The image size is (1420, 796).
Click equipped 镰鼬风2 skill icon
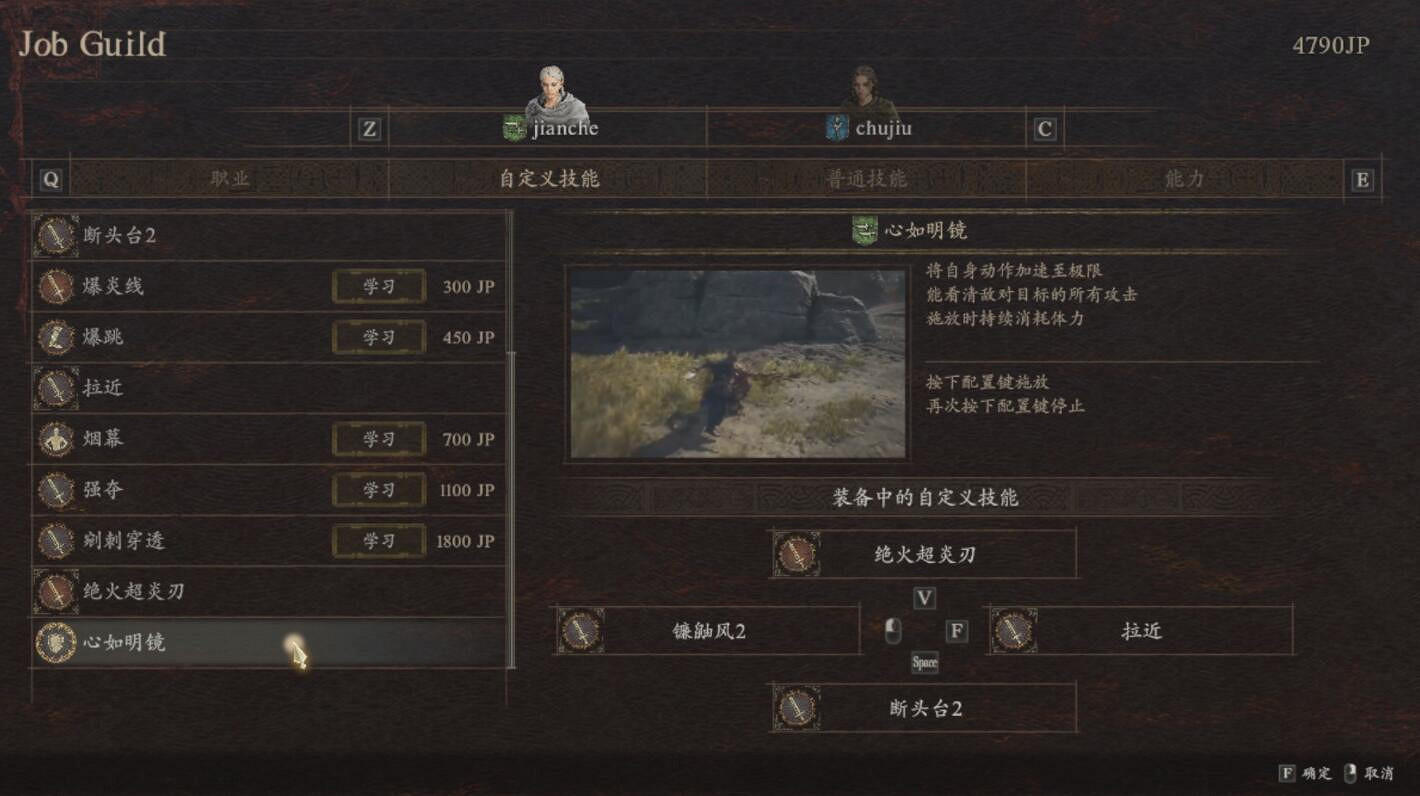click(x=580, y=631)
